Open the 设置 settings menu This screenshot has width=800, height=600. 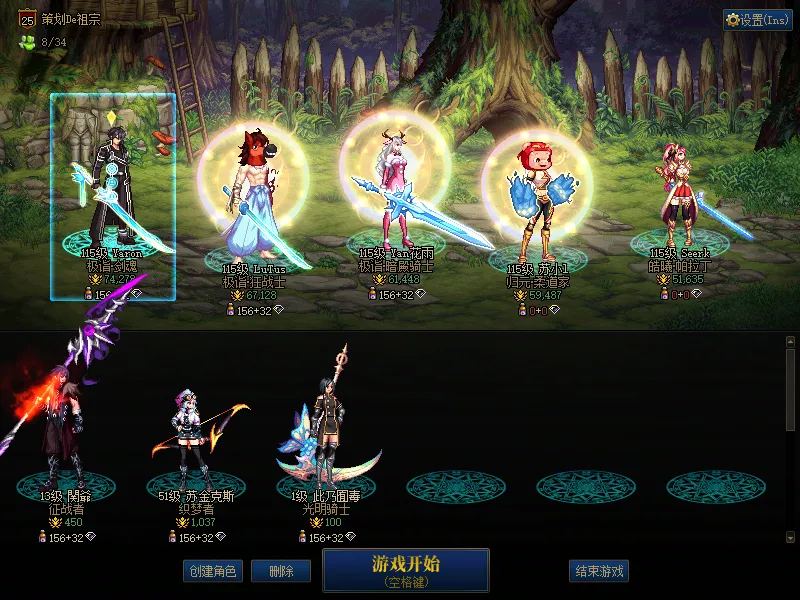(757, 20)
